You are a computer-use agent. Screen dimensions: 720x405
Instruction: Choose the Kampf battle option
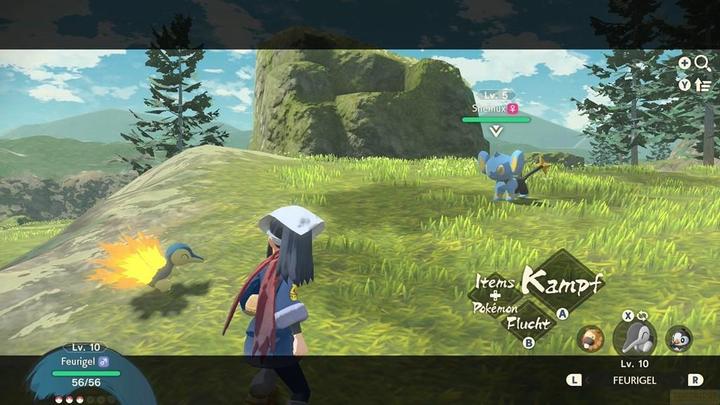tap(562, 280)
